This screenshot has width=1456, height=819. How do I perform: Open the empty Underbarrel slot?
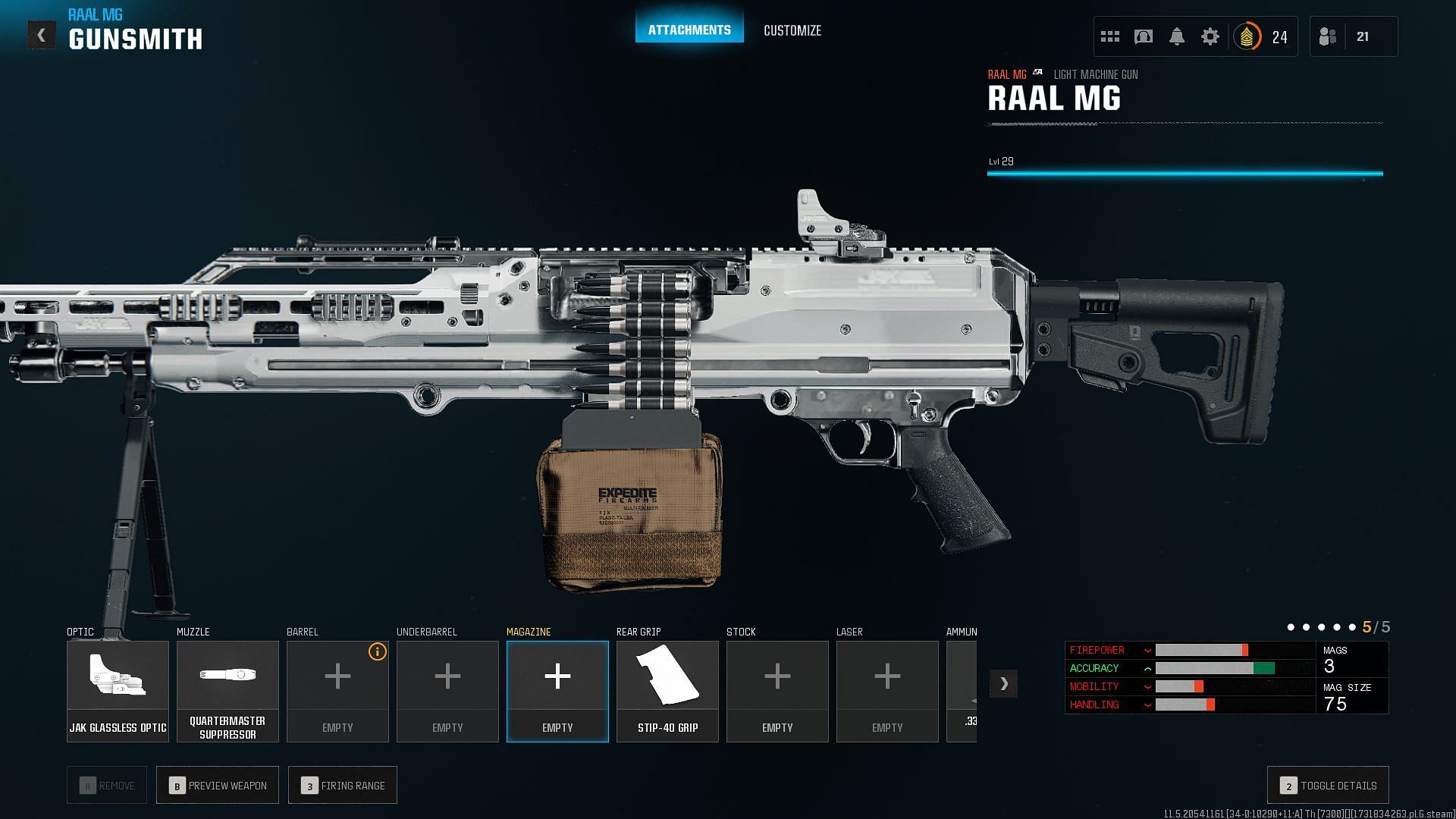pyautogui.click(x=447, y=691)
